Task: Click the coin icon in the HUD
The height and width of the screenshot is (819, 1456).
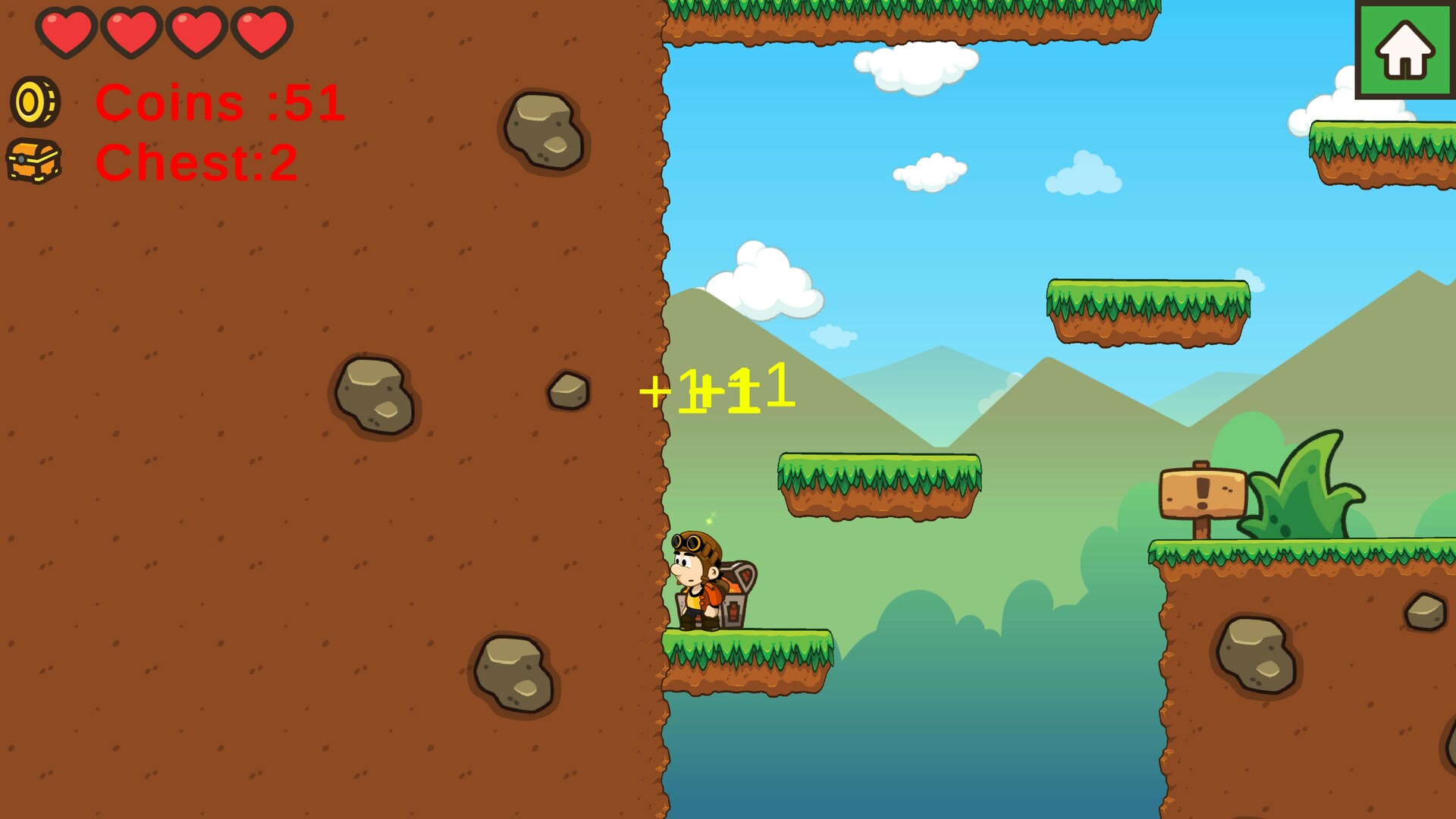Action: (36, 104)
